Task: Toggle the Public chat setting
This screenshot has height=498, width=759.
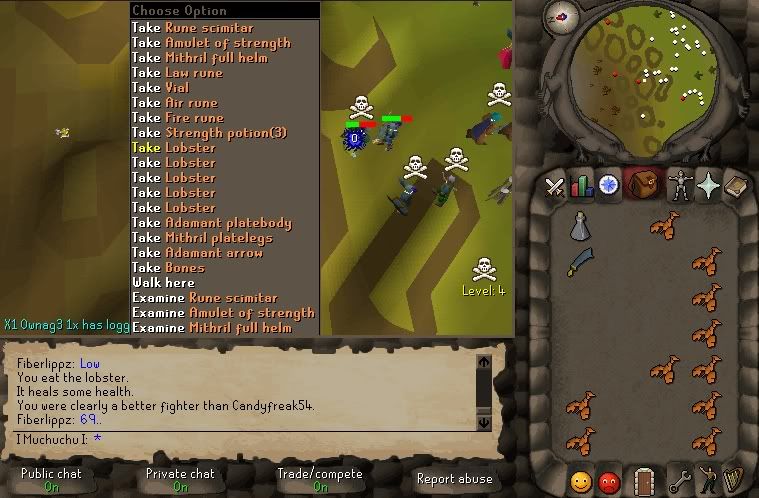Action: (50, 479)
